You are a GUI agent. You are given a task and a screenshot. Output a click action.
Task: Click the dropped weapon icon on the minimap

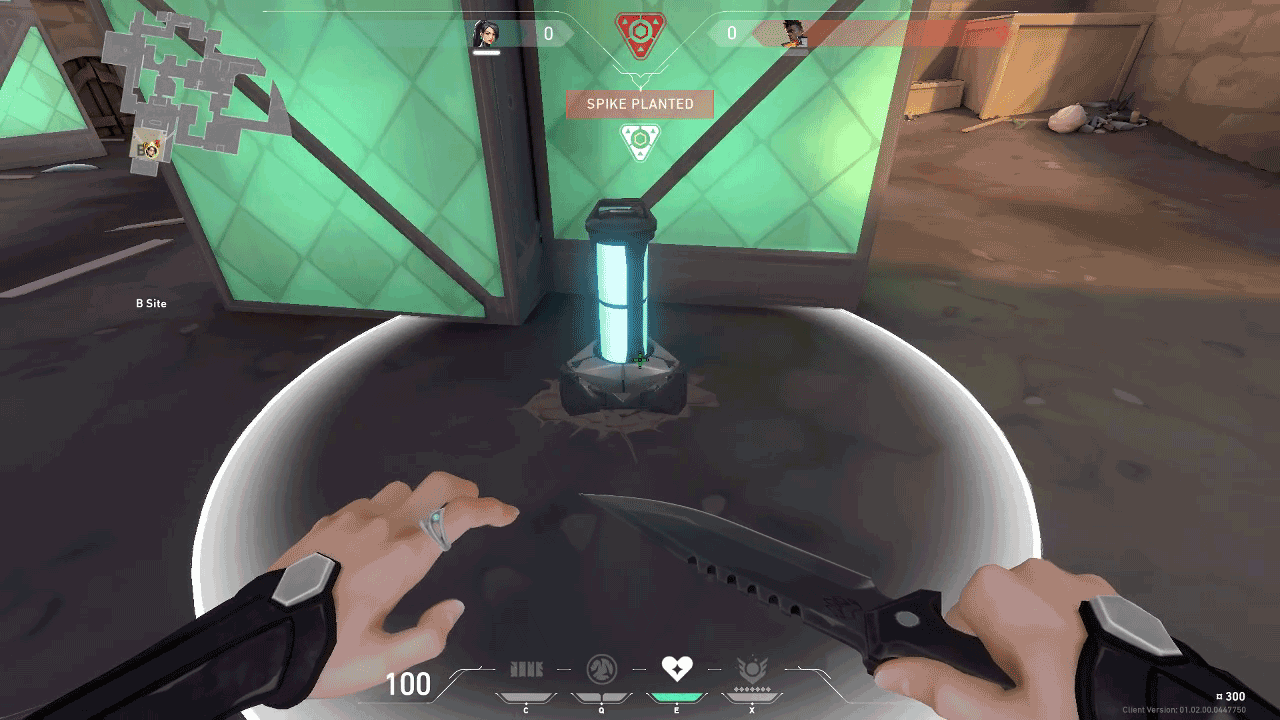pos(148,143)
